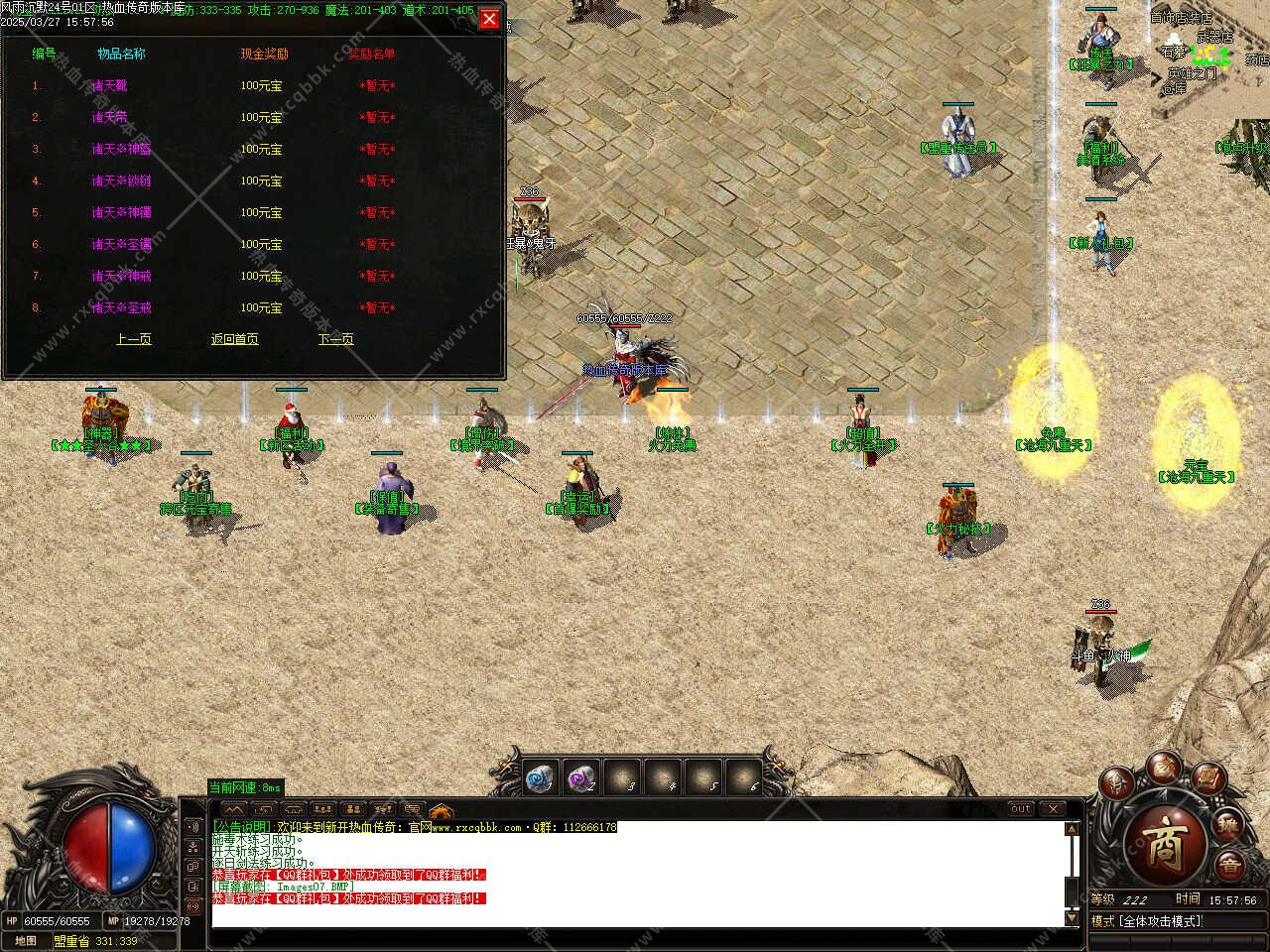The width and height of the screenshot is (1270, 952).
Task: Go to previous page (上一页)
Action: 134,339
